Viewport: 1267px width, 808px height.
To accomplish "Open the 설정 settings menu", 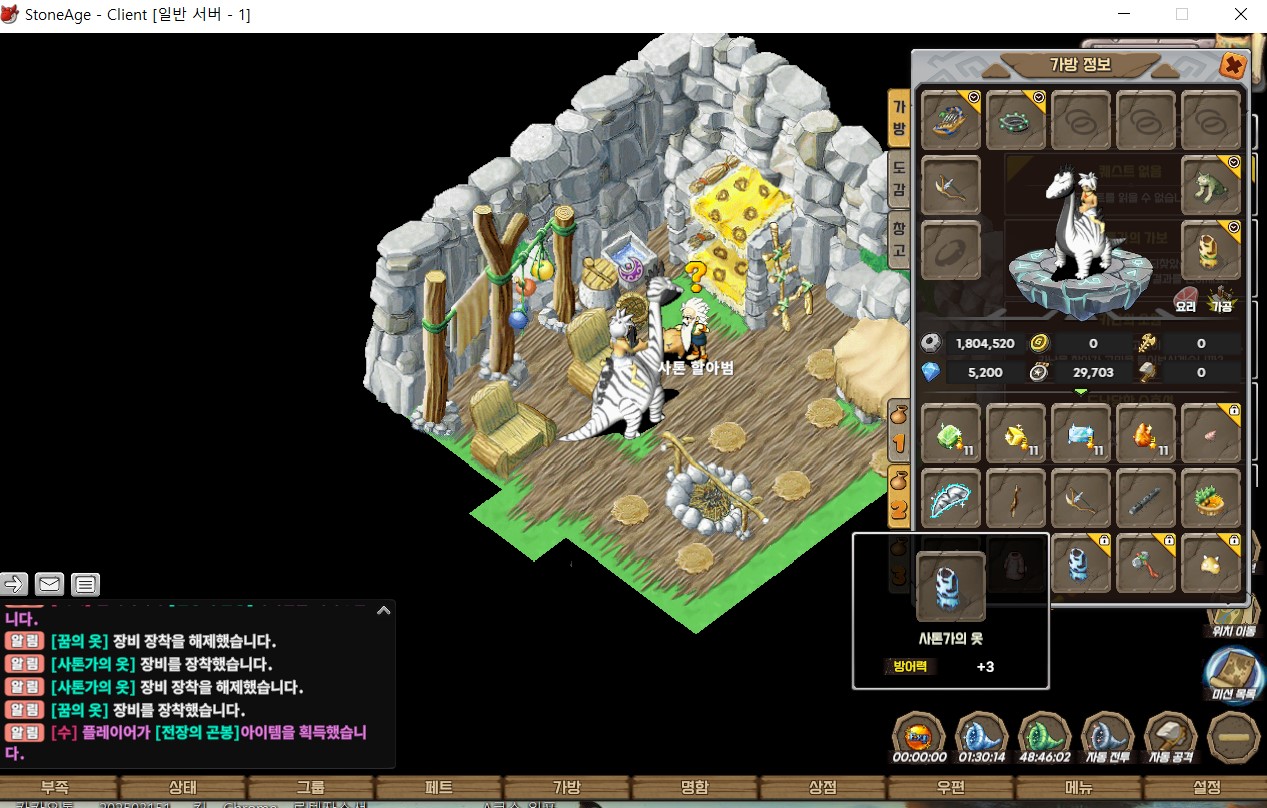I will click(1207, 787).
